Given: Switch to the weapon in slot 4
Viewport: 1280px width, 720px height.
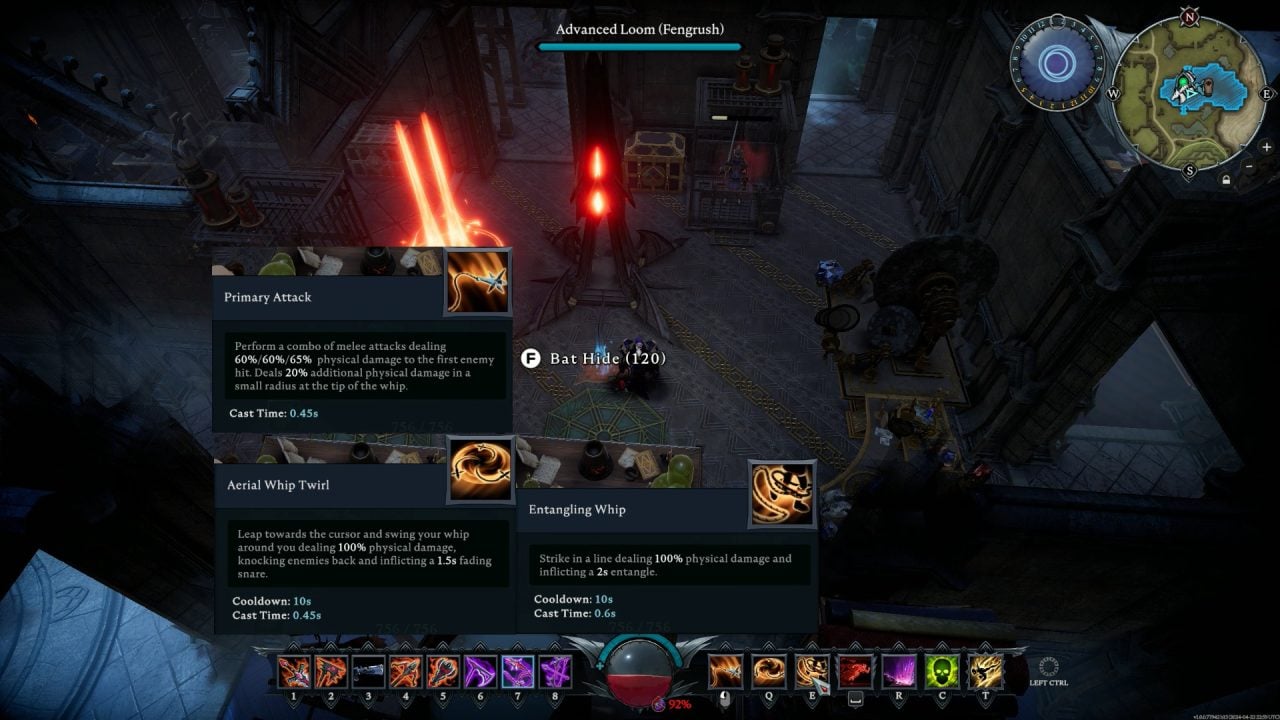Looking at the screenshot, I should (x=405, y=671).
